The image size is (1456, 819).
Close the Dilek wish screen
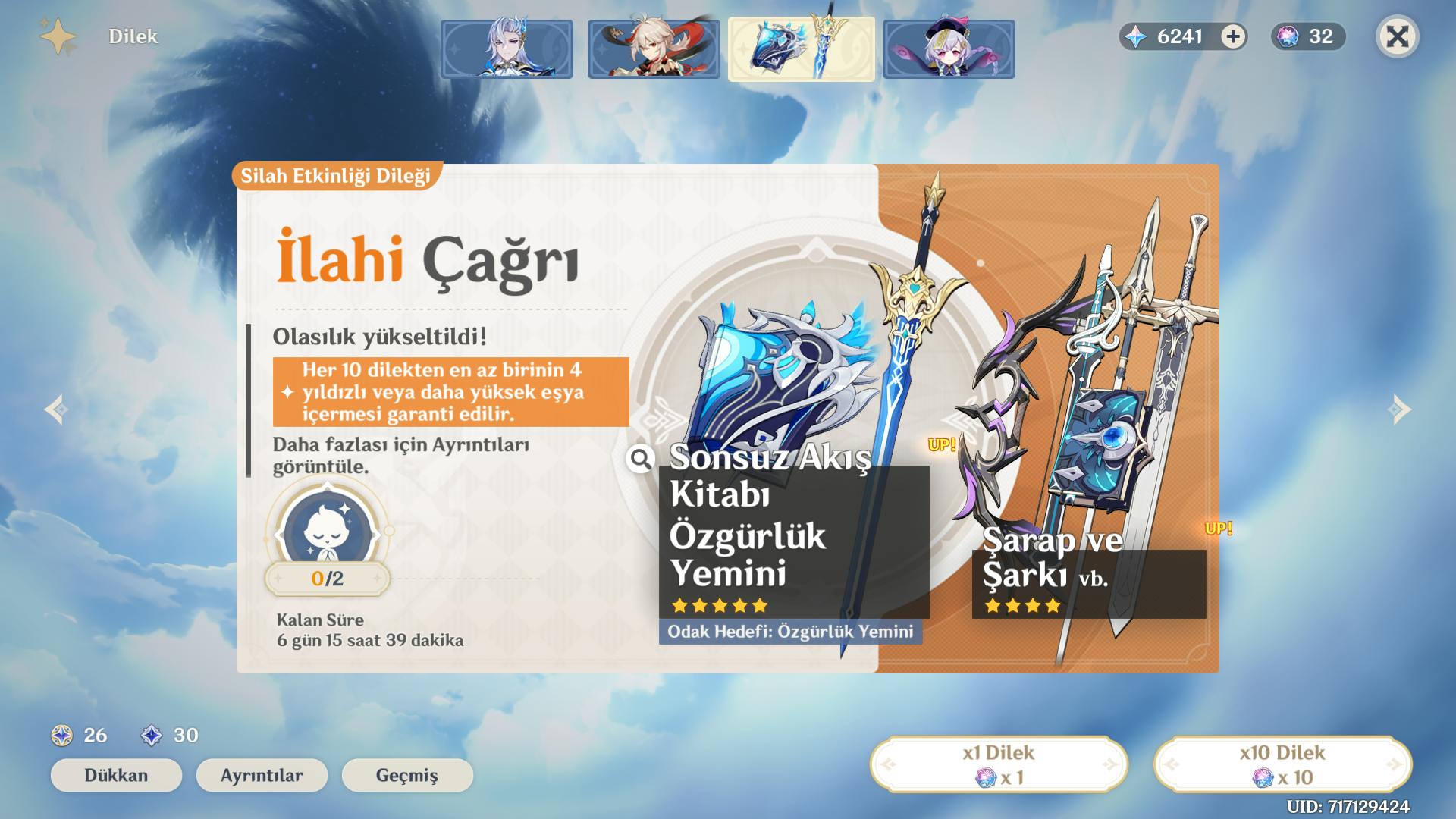1397,36
